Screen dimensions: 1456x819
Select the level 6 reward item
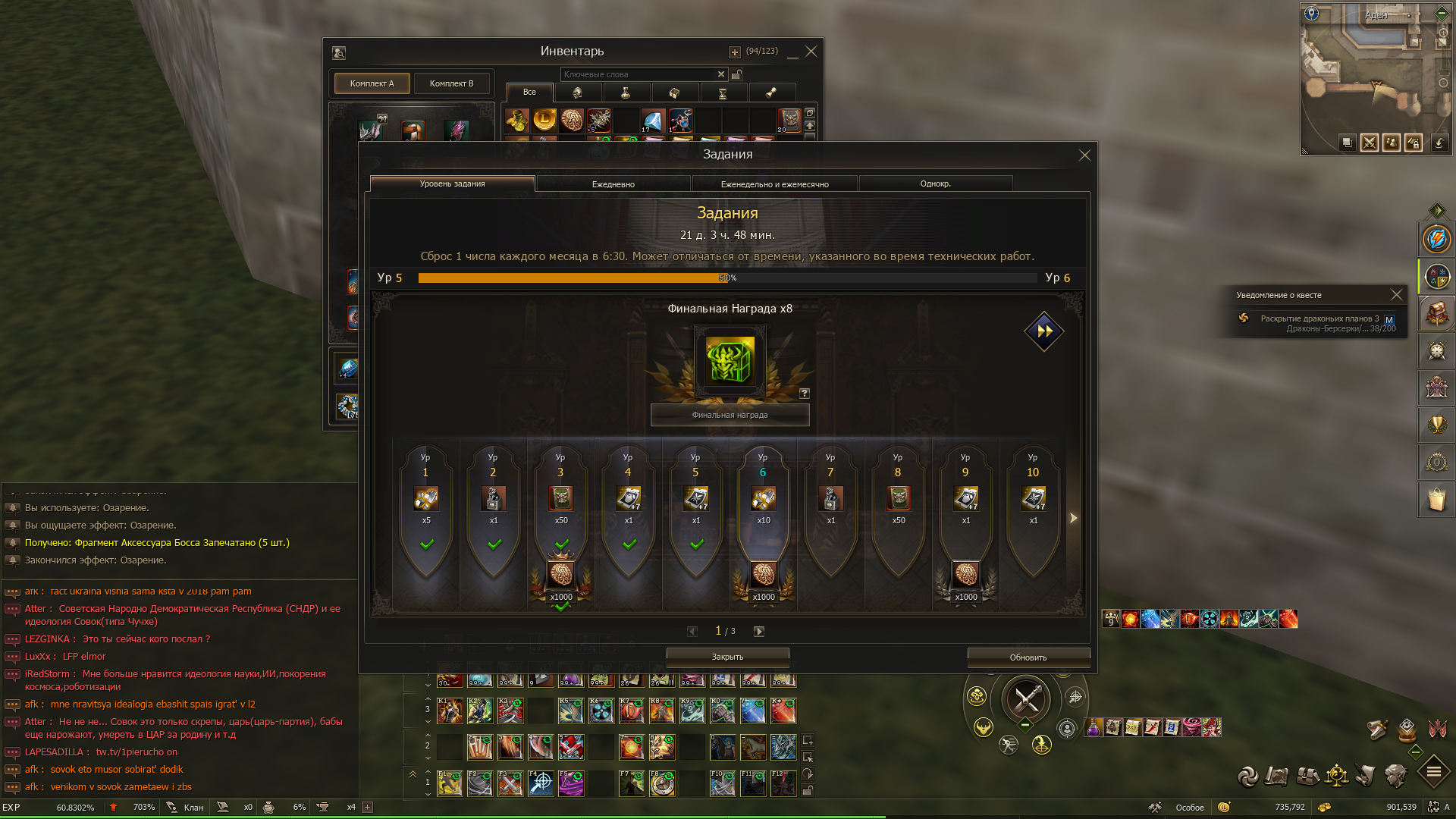click(763, 498)
